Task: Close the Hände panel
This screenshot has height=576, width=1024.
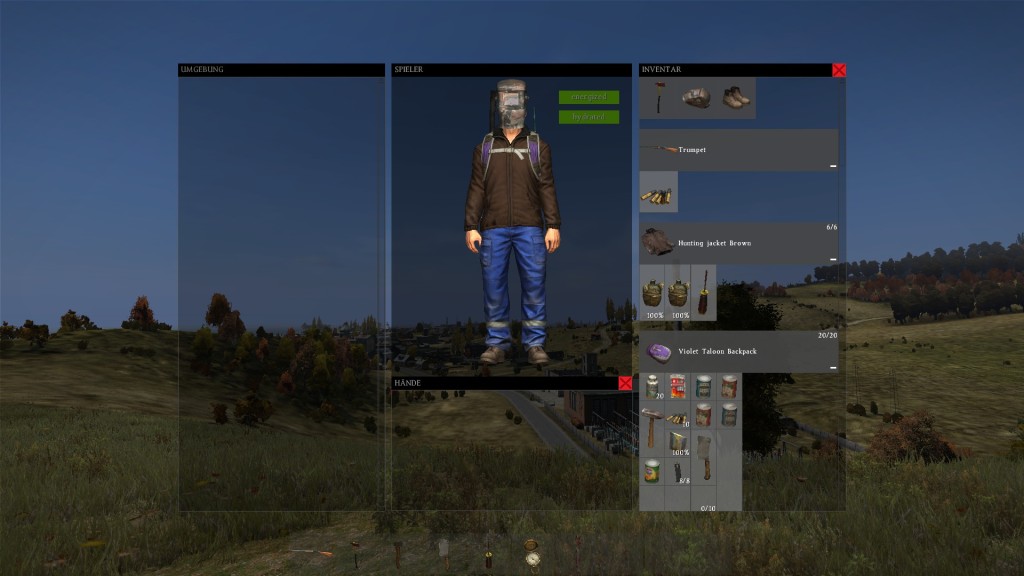Action: [x=625, y=383]
